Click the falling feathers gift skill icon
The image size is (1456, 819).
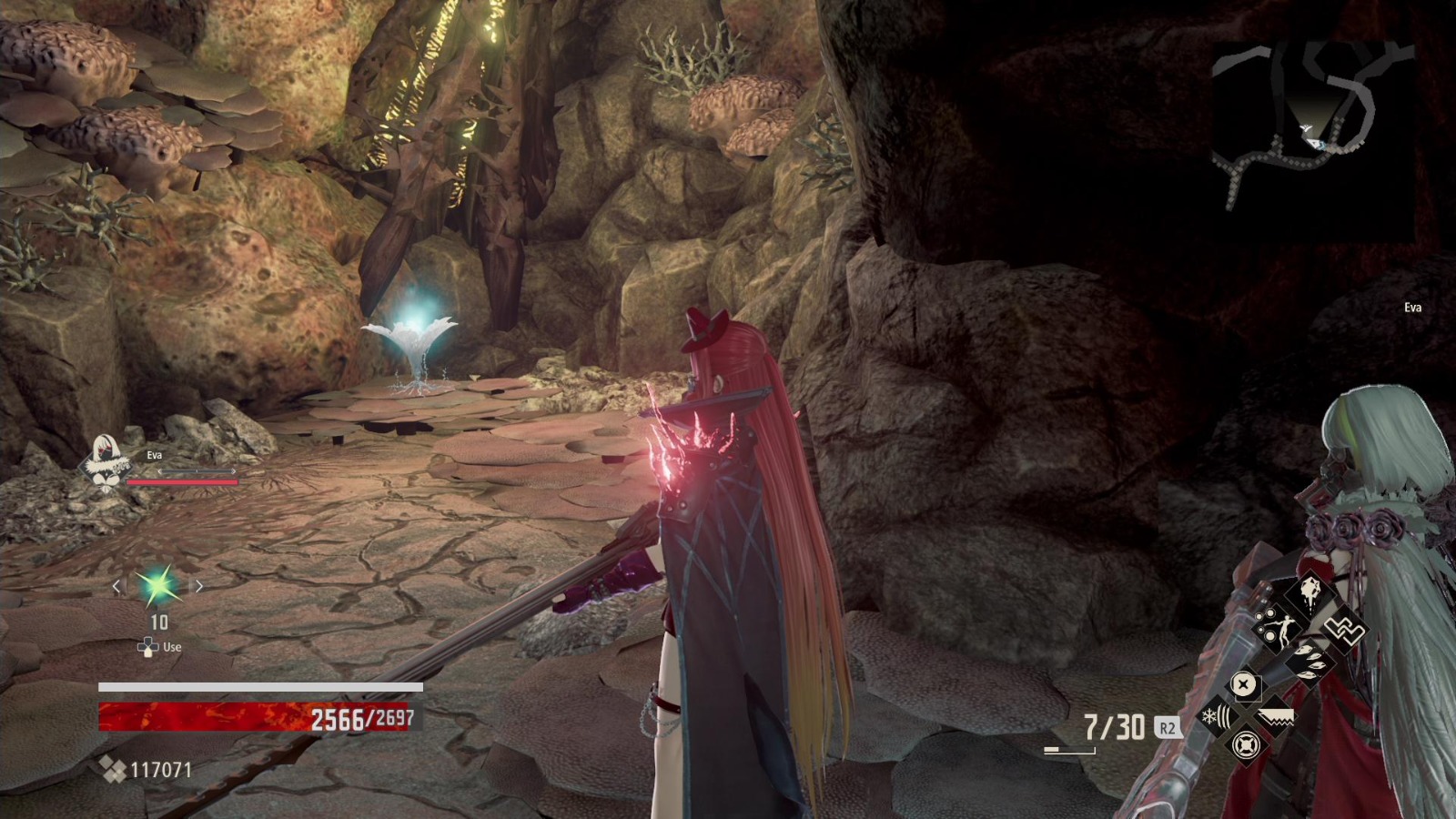point(1309,662)
